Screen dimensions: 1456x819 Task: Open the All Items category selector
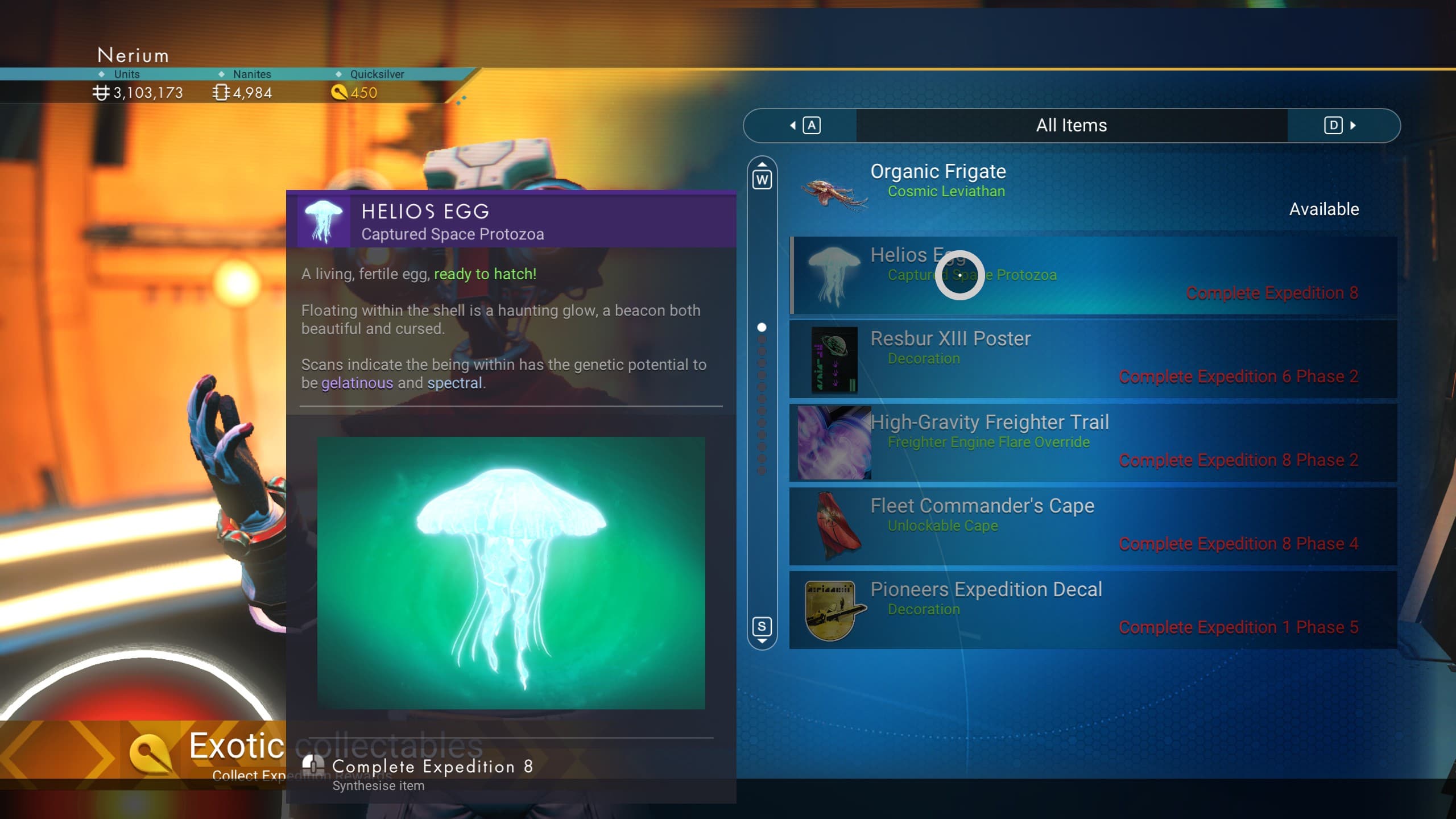pyautogui.click(x=1071, y=126)
